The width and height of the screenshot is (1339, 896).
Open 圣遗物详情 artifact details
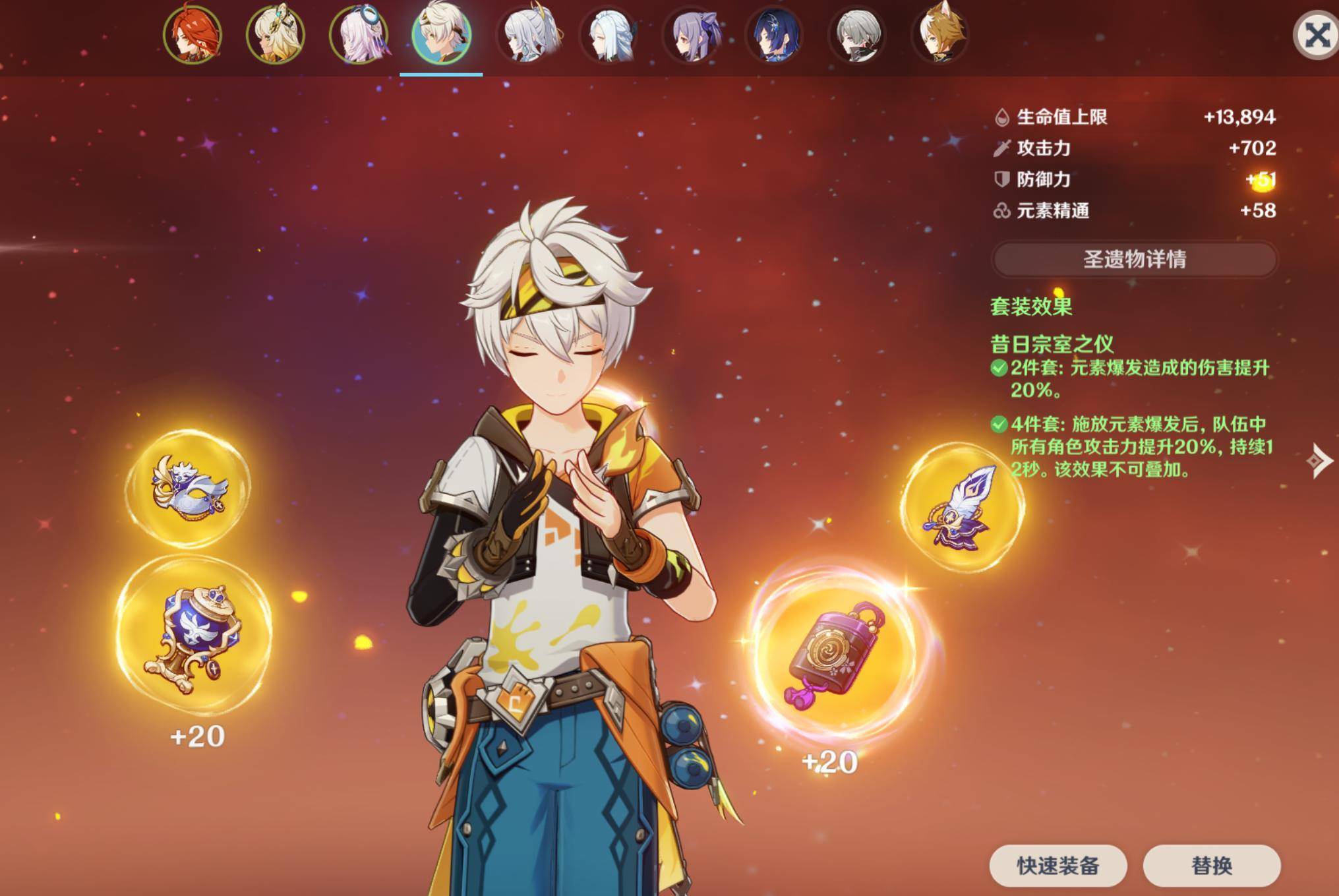[1134, 259]
